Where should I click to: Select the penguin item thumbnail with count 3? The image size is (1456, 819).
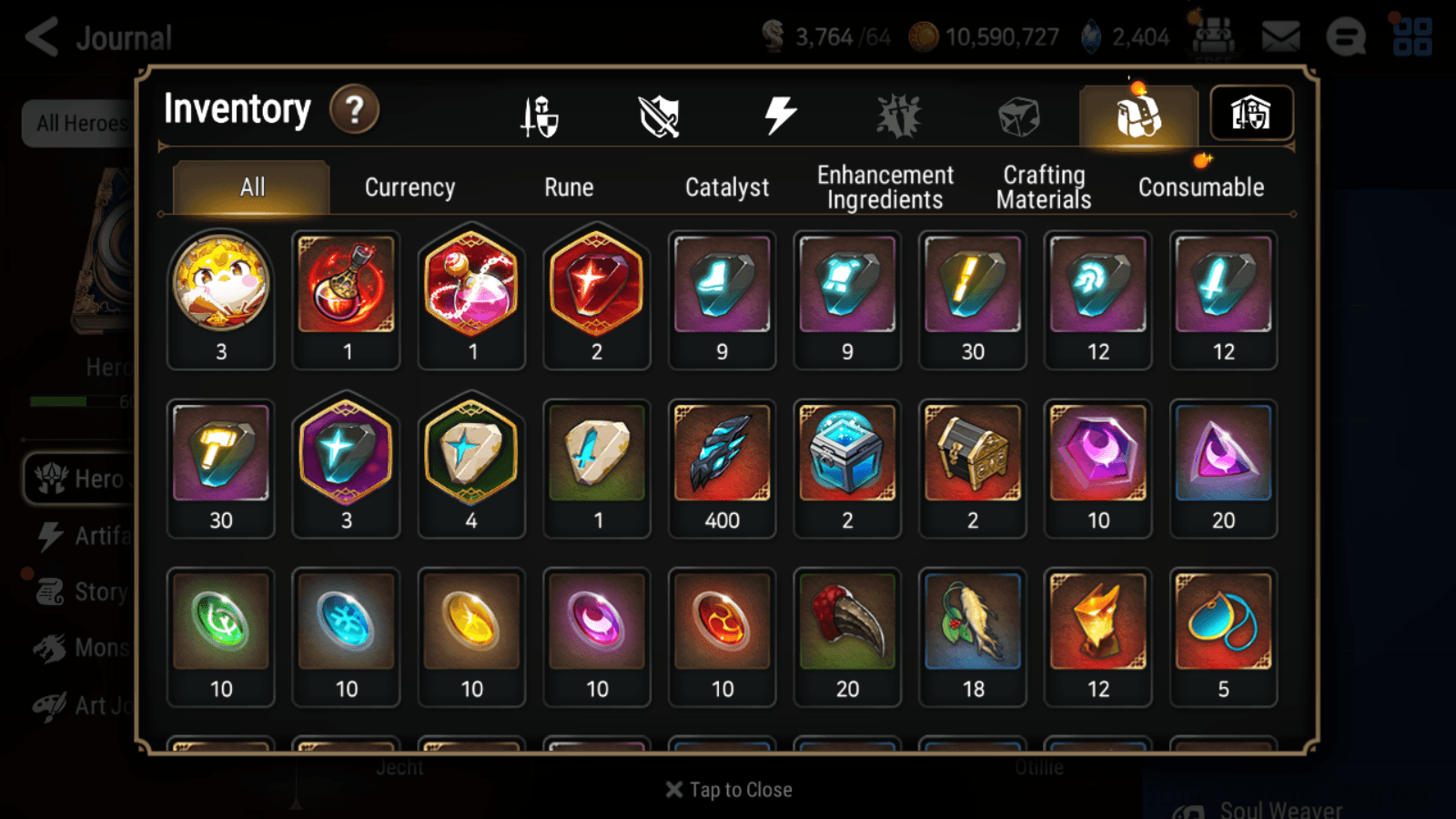(x=220, y=287)
